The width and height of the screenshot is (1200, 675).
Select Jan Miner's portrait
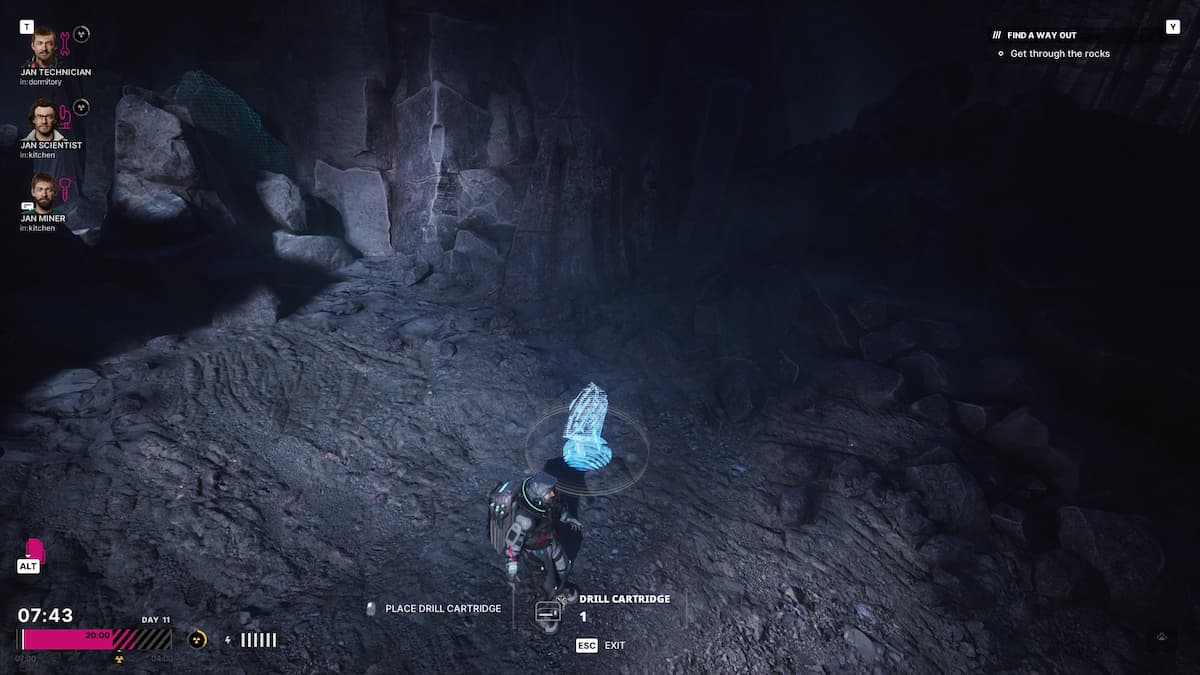pos(42,191)
